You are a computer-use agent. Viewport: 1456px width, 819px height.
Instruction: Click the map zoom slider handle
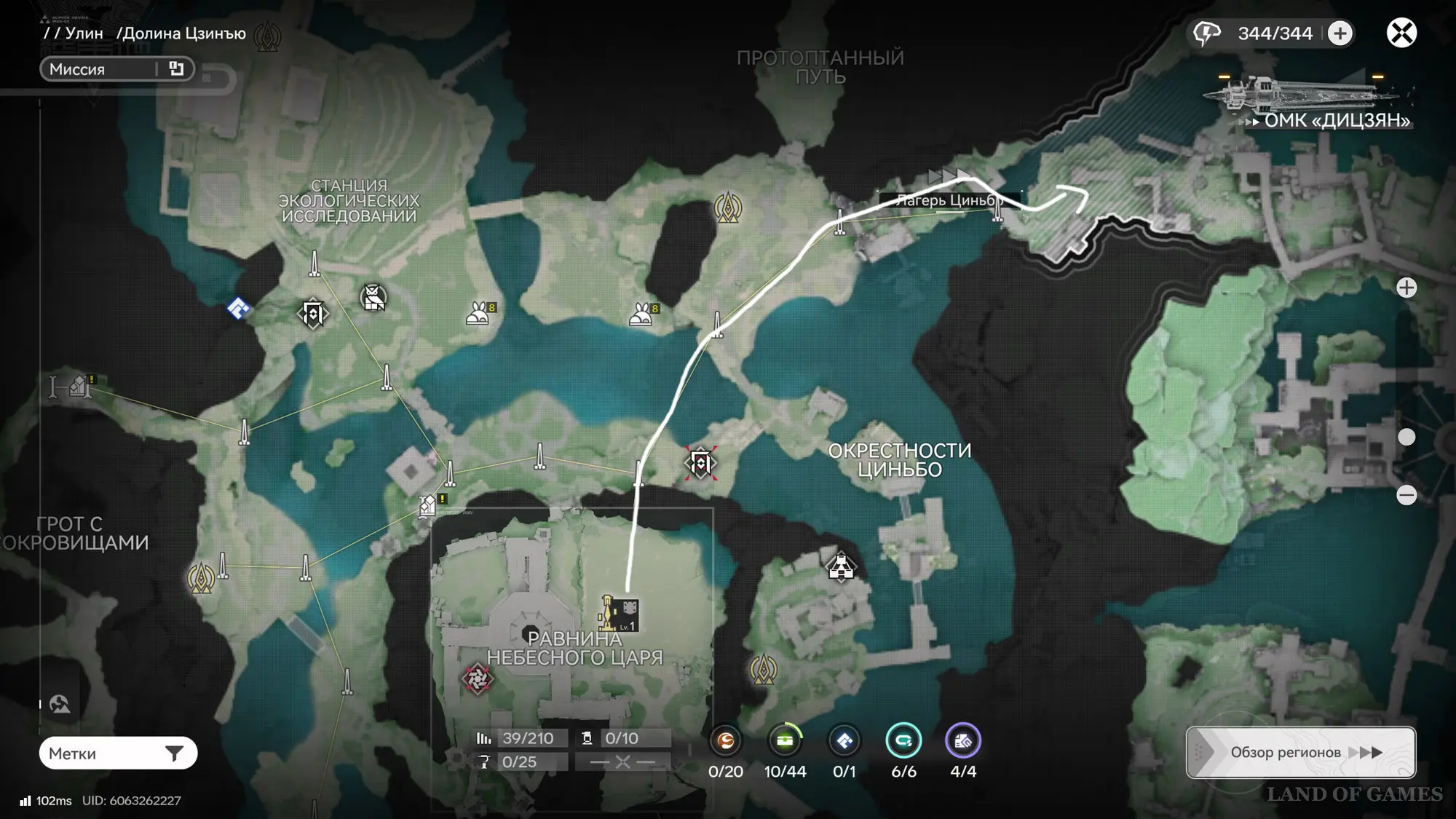pos(1406,437)
